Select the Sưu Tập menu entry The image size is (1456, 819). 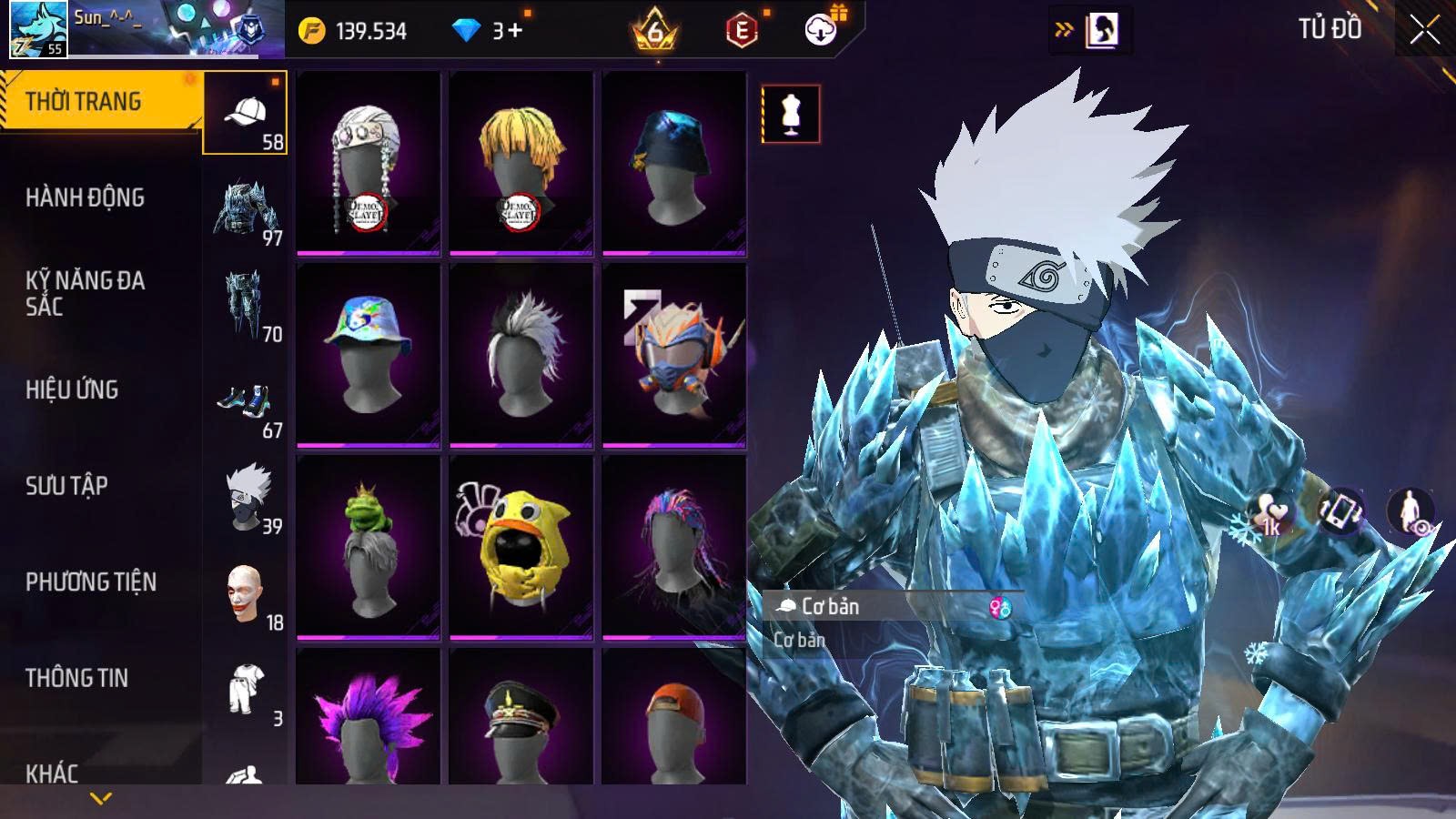click(66, 486)
